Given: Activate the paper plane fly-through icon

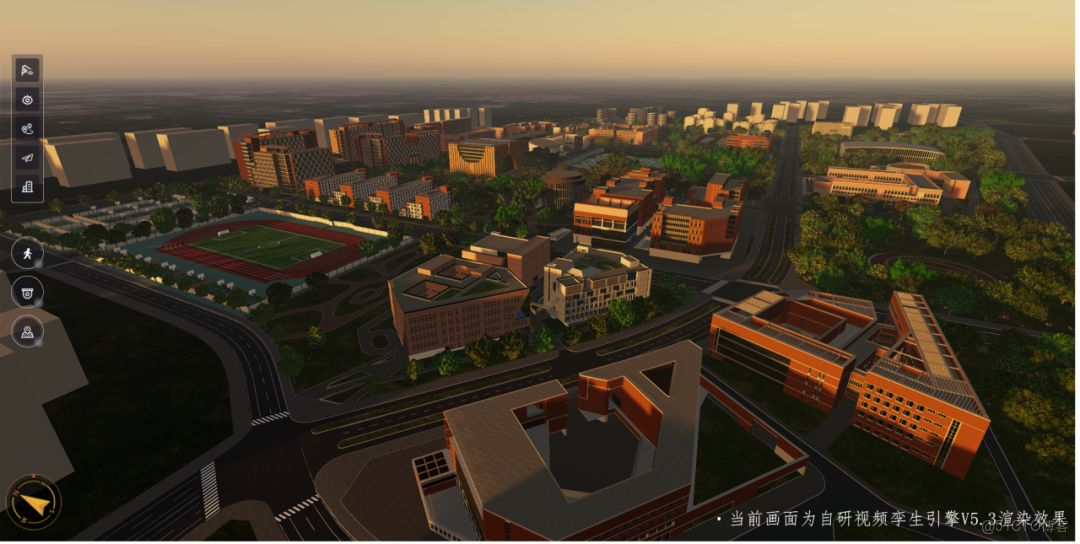Looking at the screenshot, I should (x=27, y=157).
